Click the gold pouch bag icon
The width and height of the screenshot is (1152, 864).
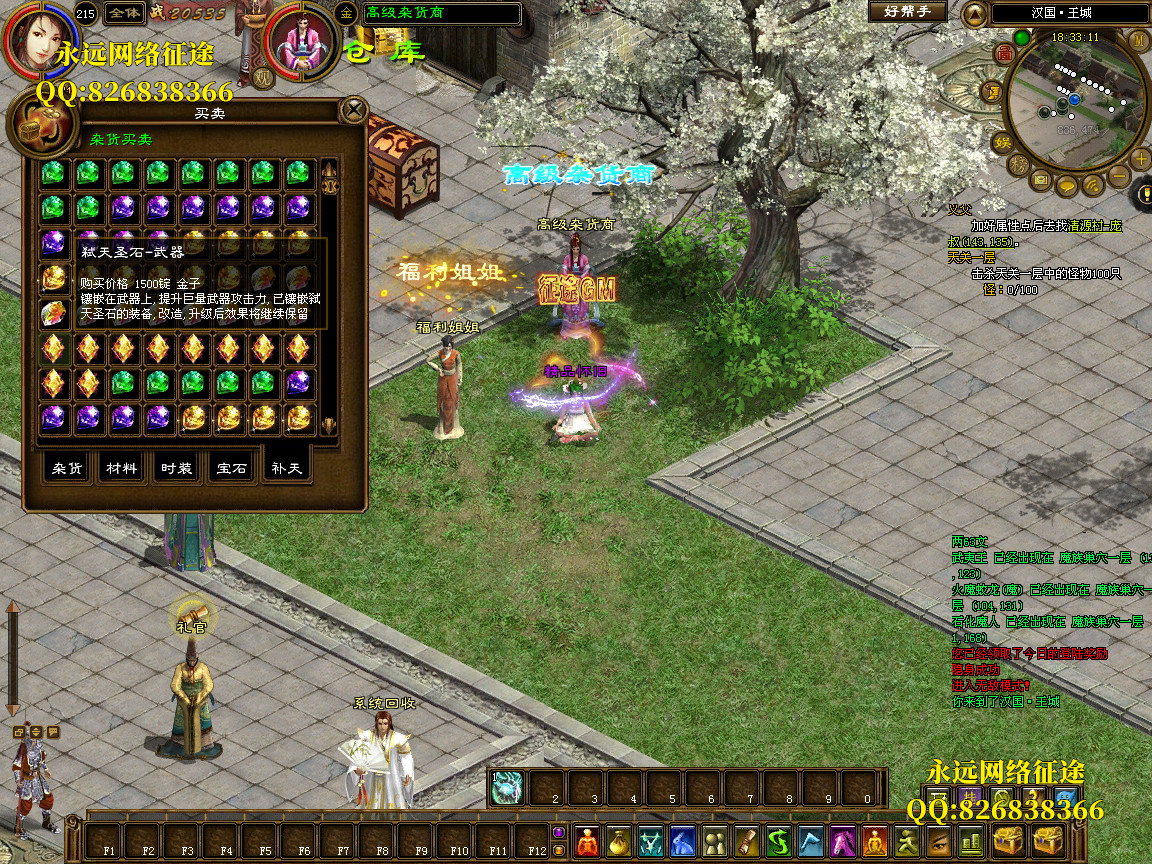coord(620,842)
